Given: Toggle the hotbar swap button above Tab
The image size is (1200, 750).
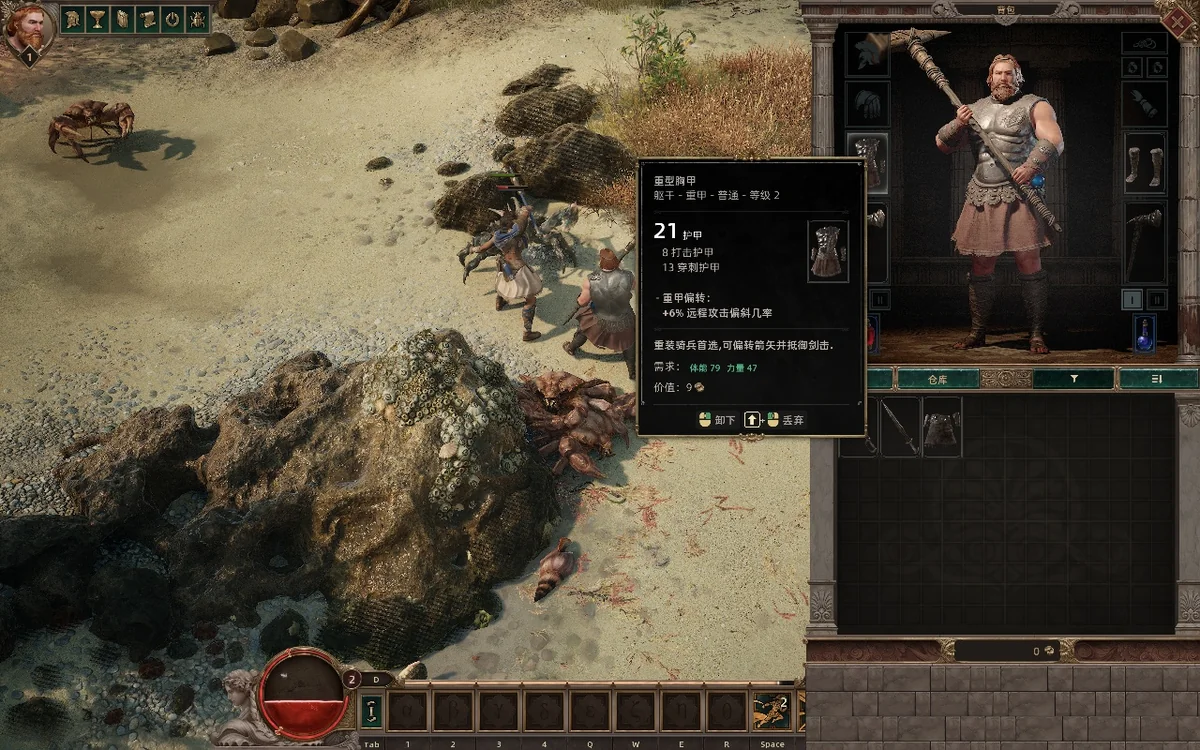Looking at the screenshot, I should pos(372,711).
